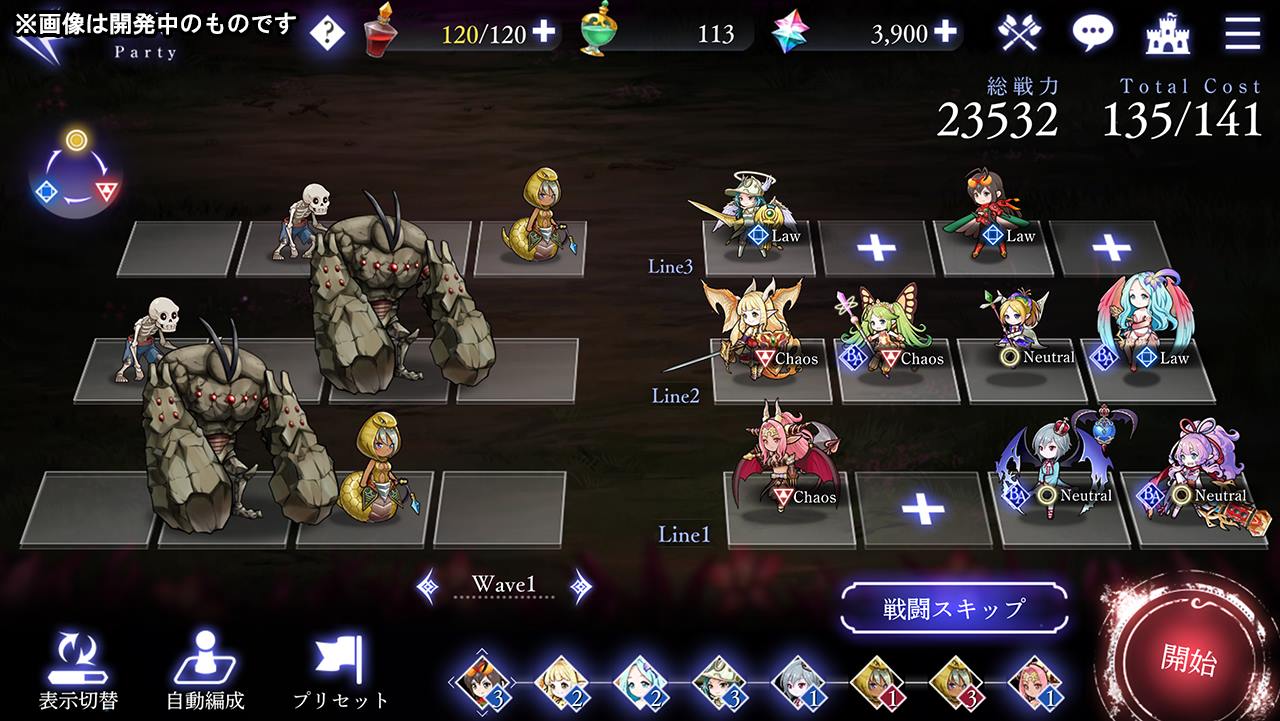
Task: Buy more crystal gems with the plus button
Action: click(945, 32)
